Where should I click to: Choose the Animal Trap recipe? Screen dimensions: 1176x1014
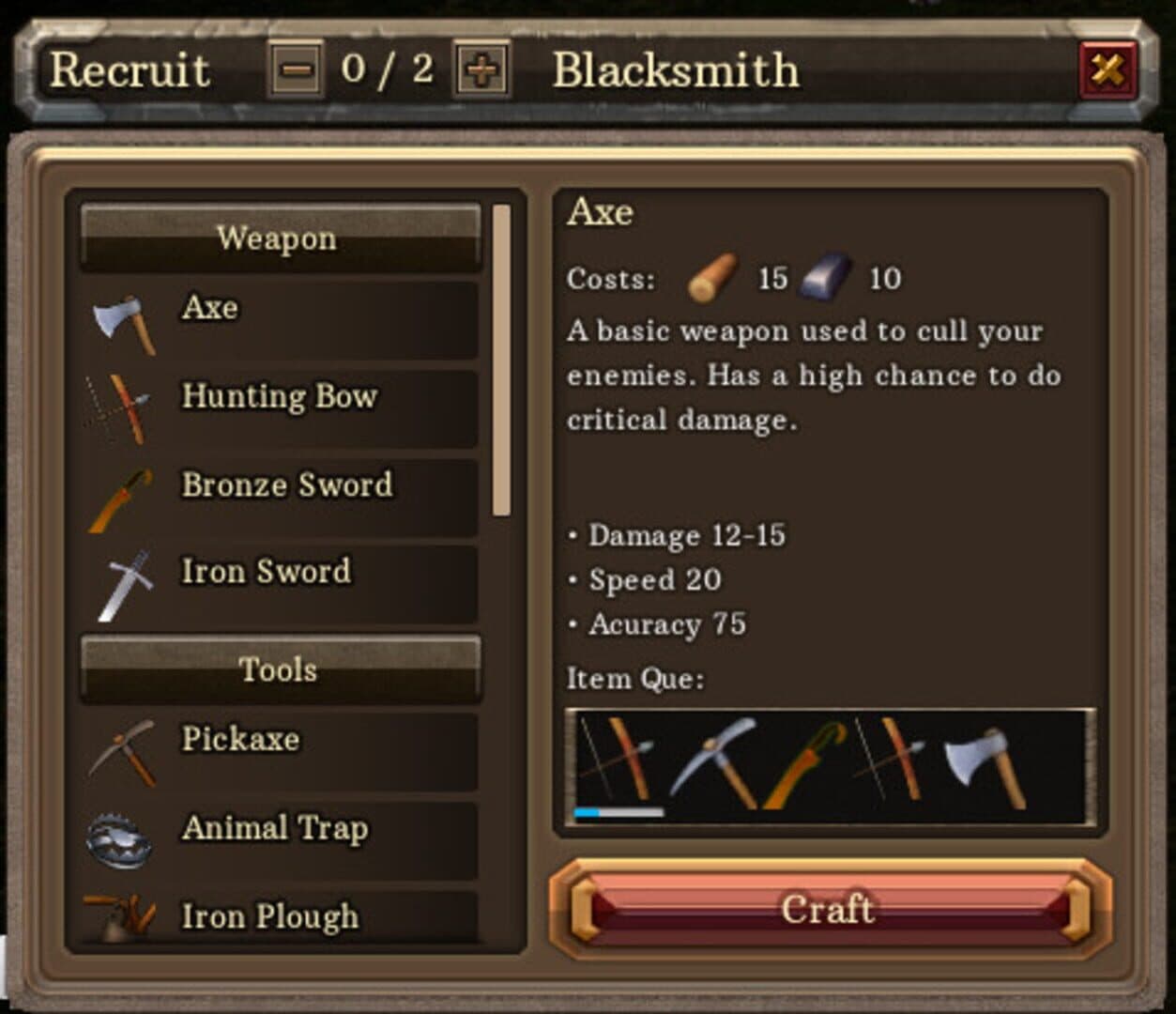280,839
